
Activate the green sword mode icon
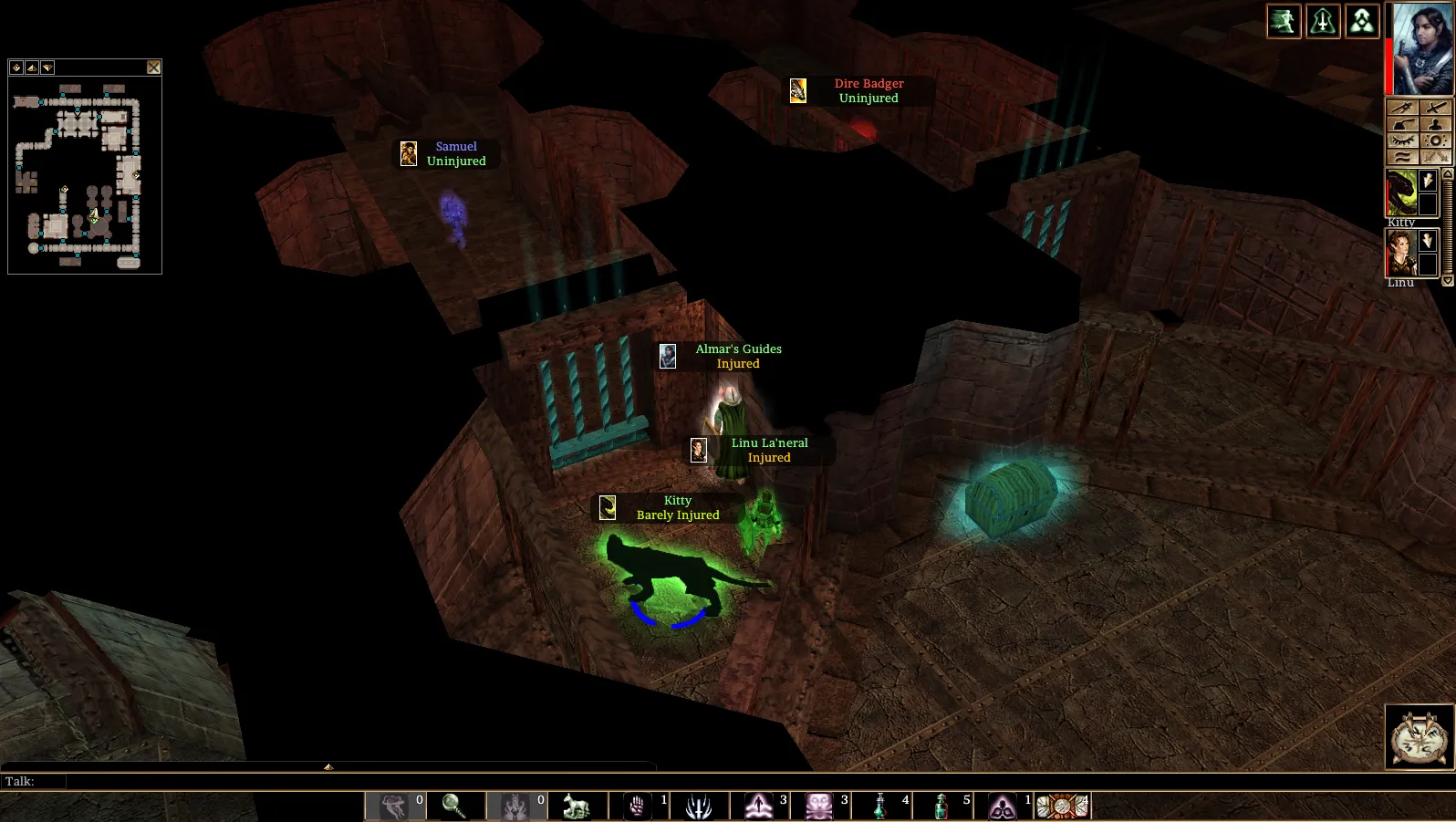pos(1323,21)
